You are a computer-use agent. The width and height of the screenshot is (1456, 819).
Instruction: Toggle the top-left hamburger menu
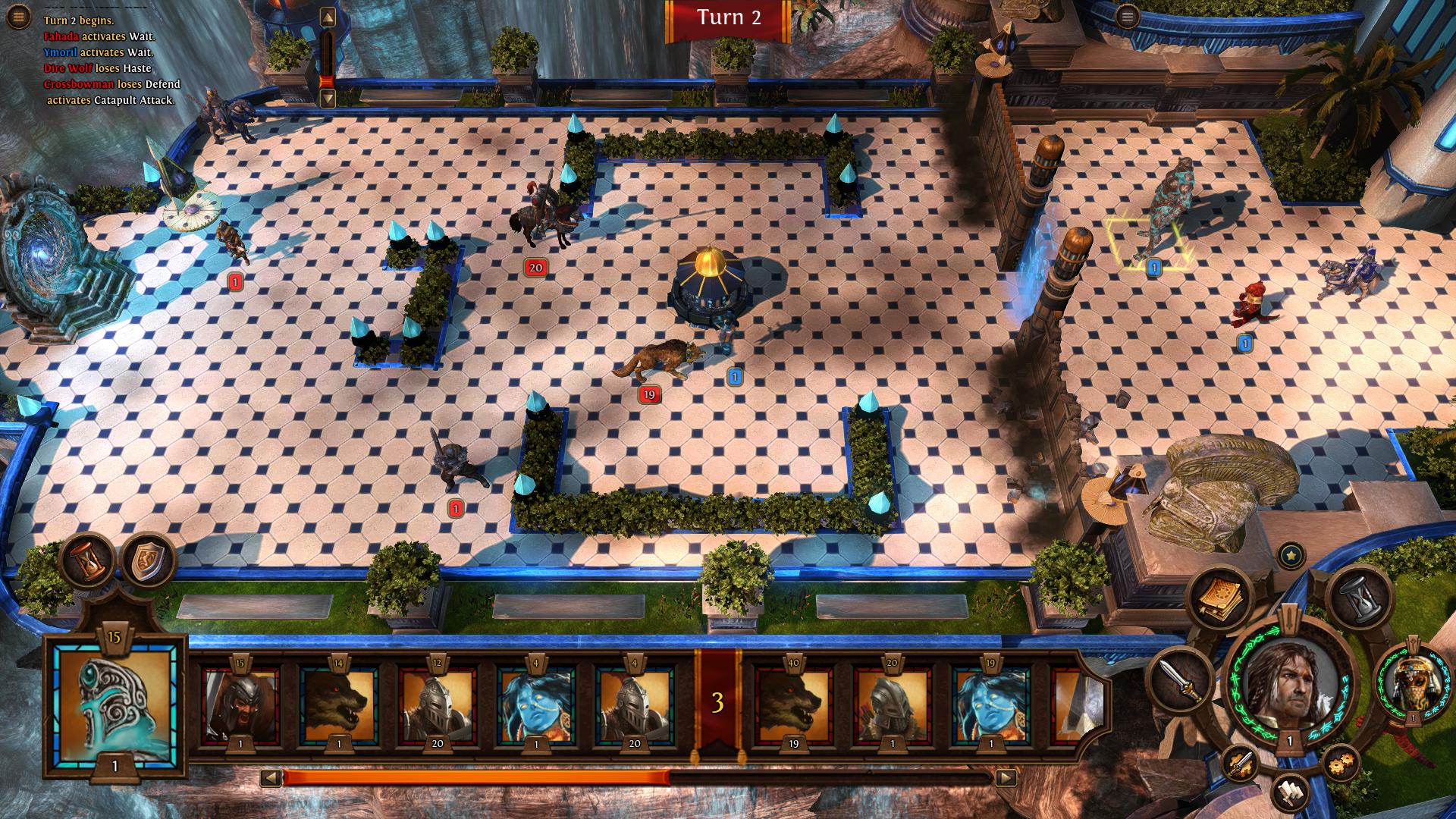(x=17, y=15)
